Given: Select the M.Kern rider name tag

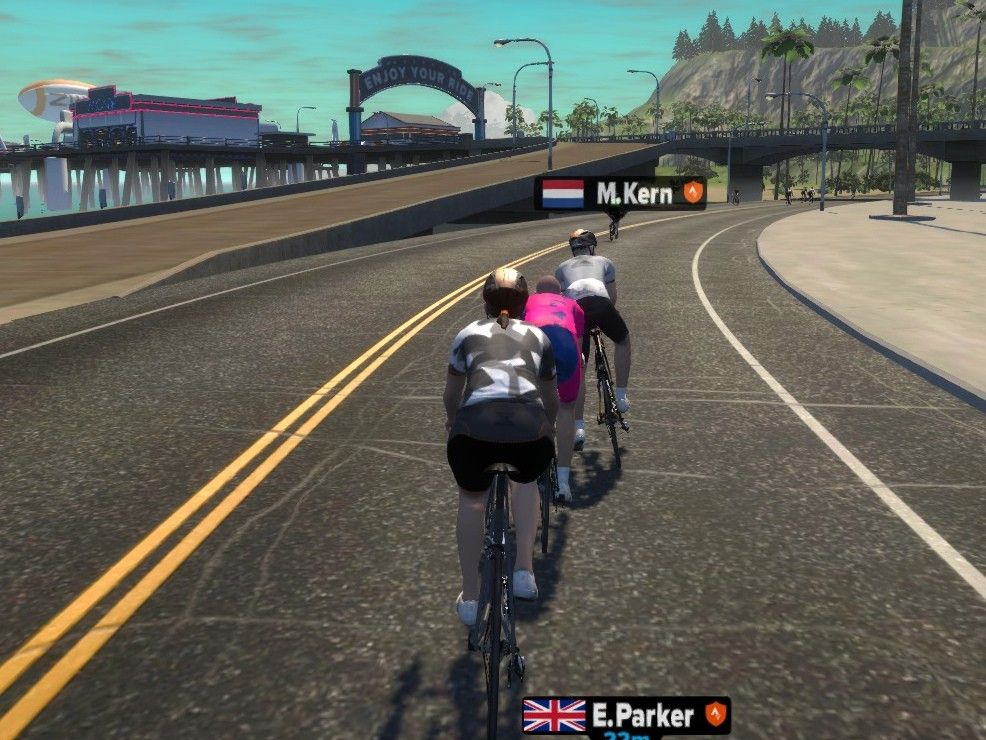Looking at the screenshot, I should click(620, 193).
